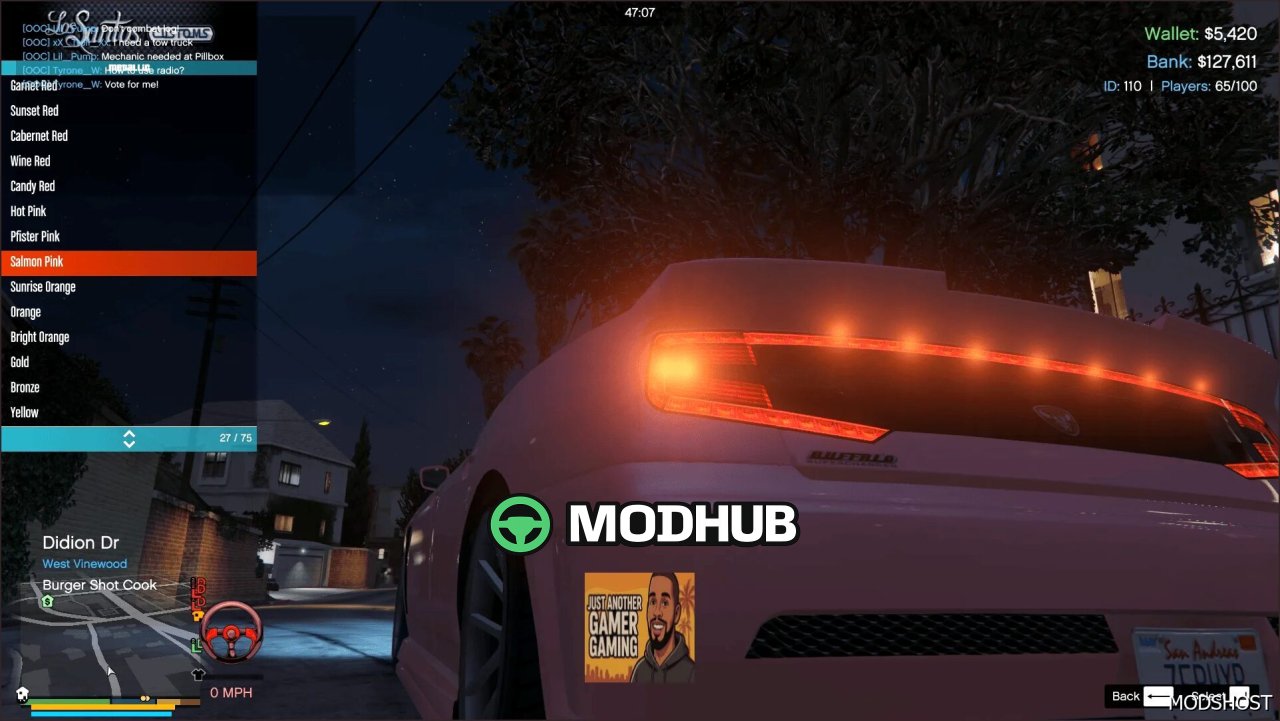The height and width of the screenshot is (721, 1280).
Task: Click the red steering wheel speedometer icon
Action: (x=232, y=633)
